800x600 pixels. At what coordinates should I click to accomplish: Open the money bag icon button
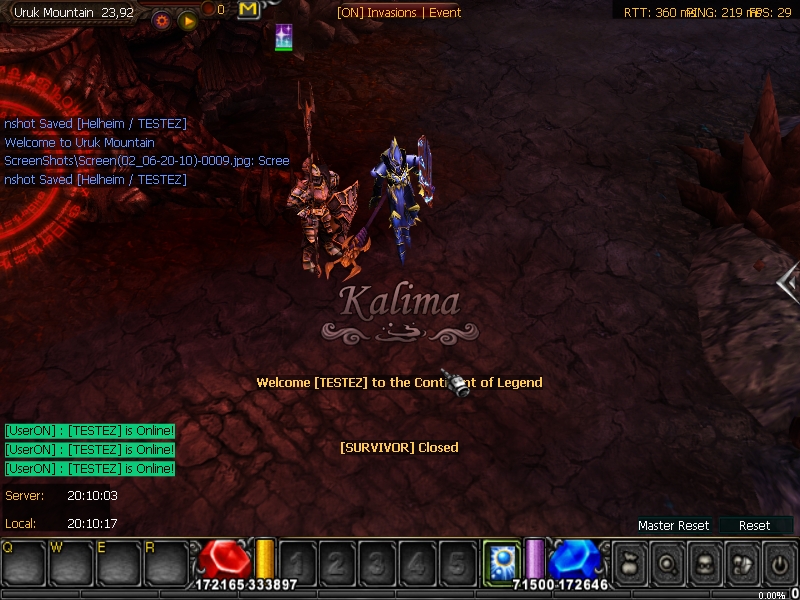(x=629, y=562)
